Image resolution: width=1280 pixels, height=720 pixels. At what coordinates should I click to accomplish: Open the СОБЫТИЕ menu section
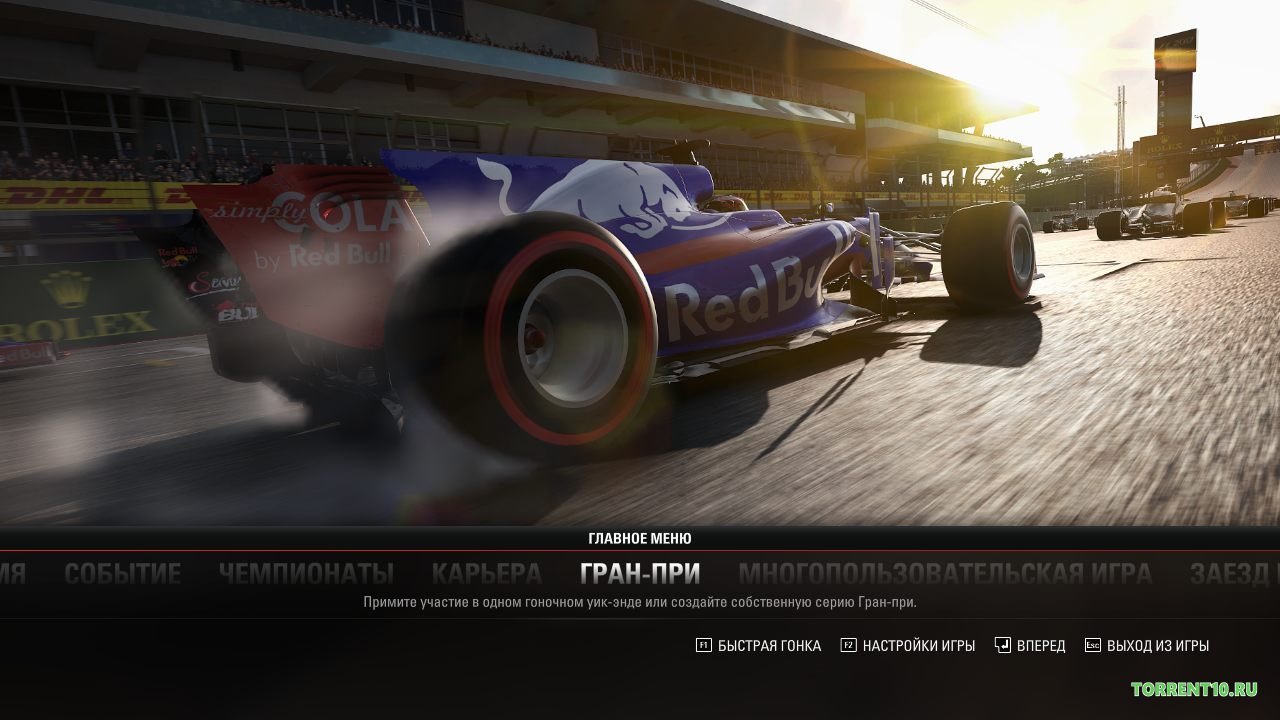point(121,573)
